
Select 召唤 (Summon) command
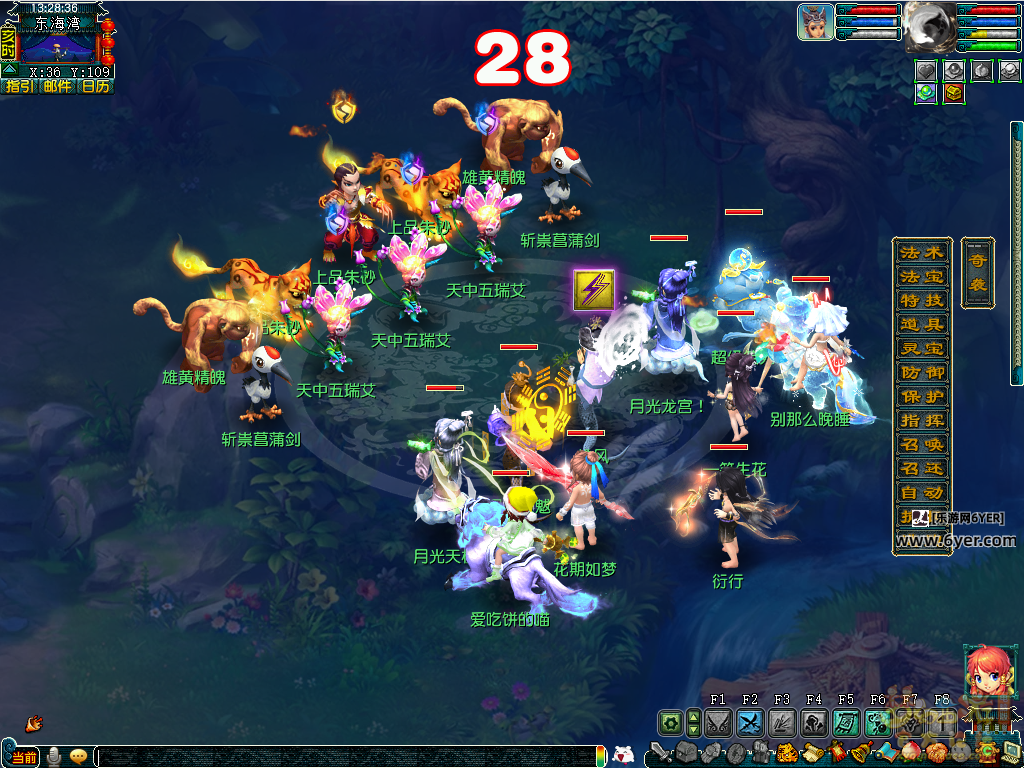click(x=921, y=444)
